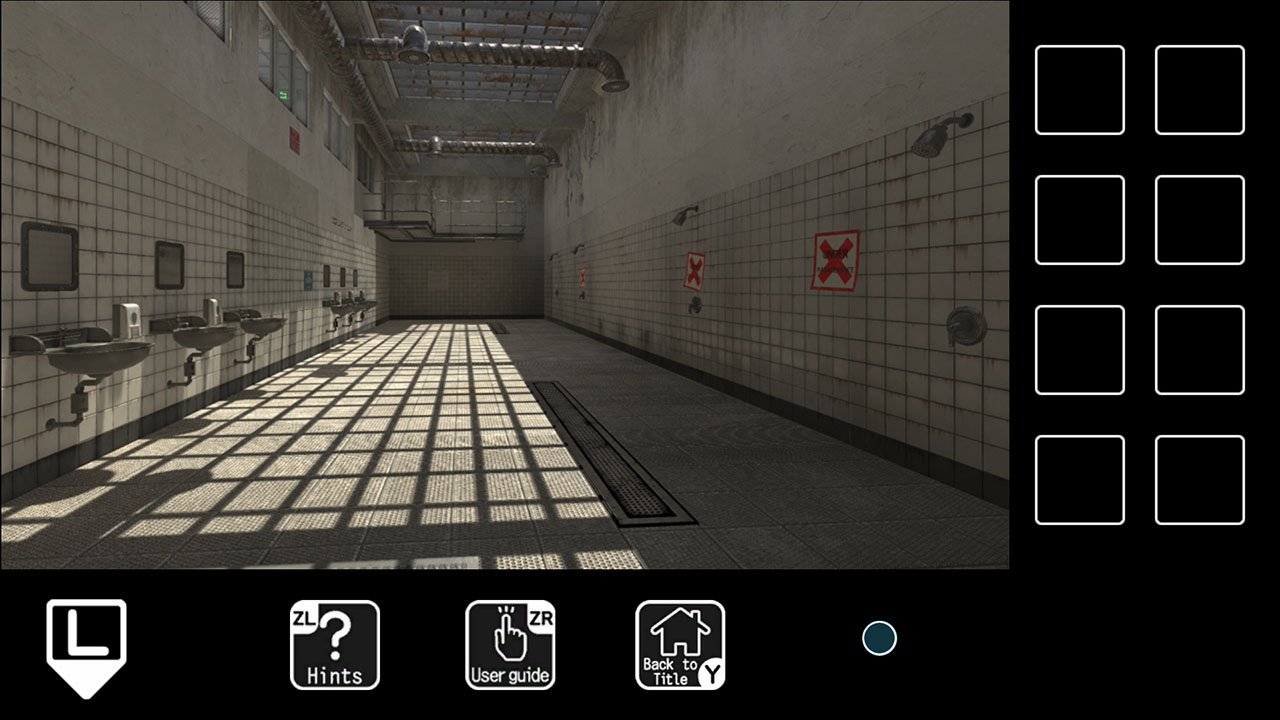This screenshot has width=1280, height=720.
Task: Select the top-right inventory slot
Action: click(1199, 89)
